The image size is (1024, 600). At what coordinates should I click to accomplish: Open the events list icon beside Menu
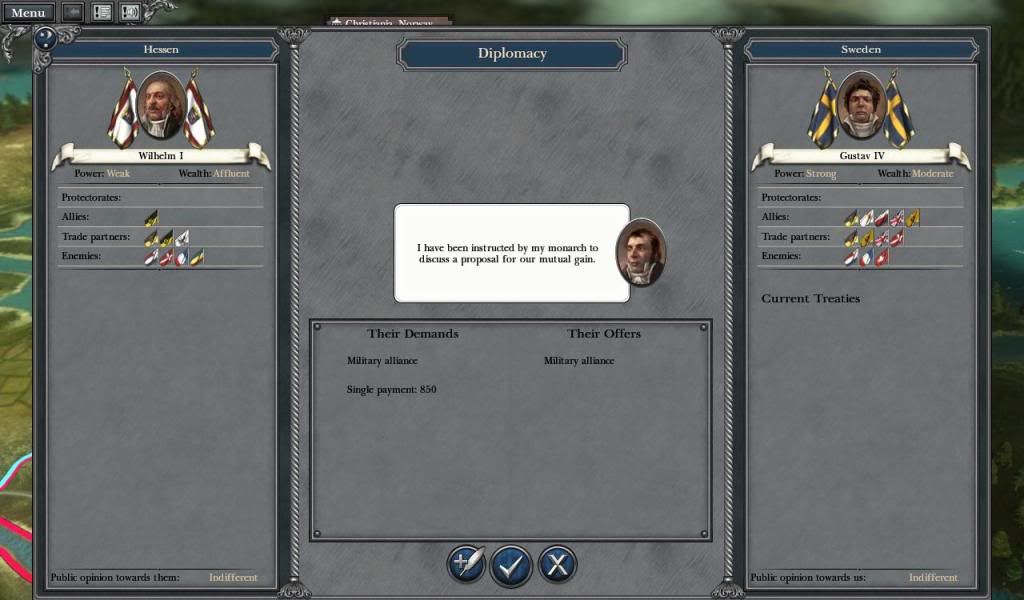pyautogui.click(x=102, y=12)
